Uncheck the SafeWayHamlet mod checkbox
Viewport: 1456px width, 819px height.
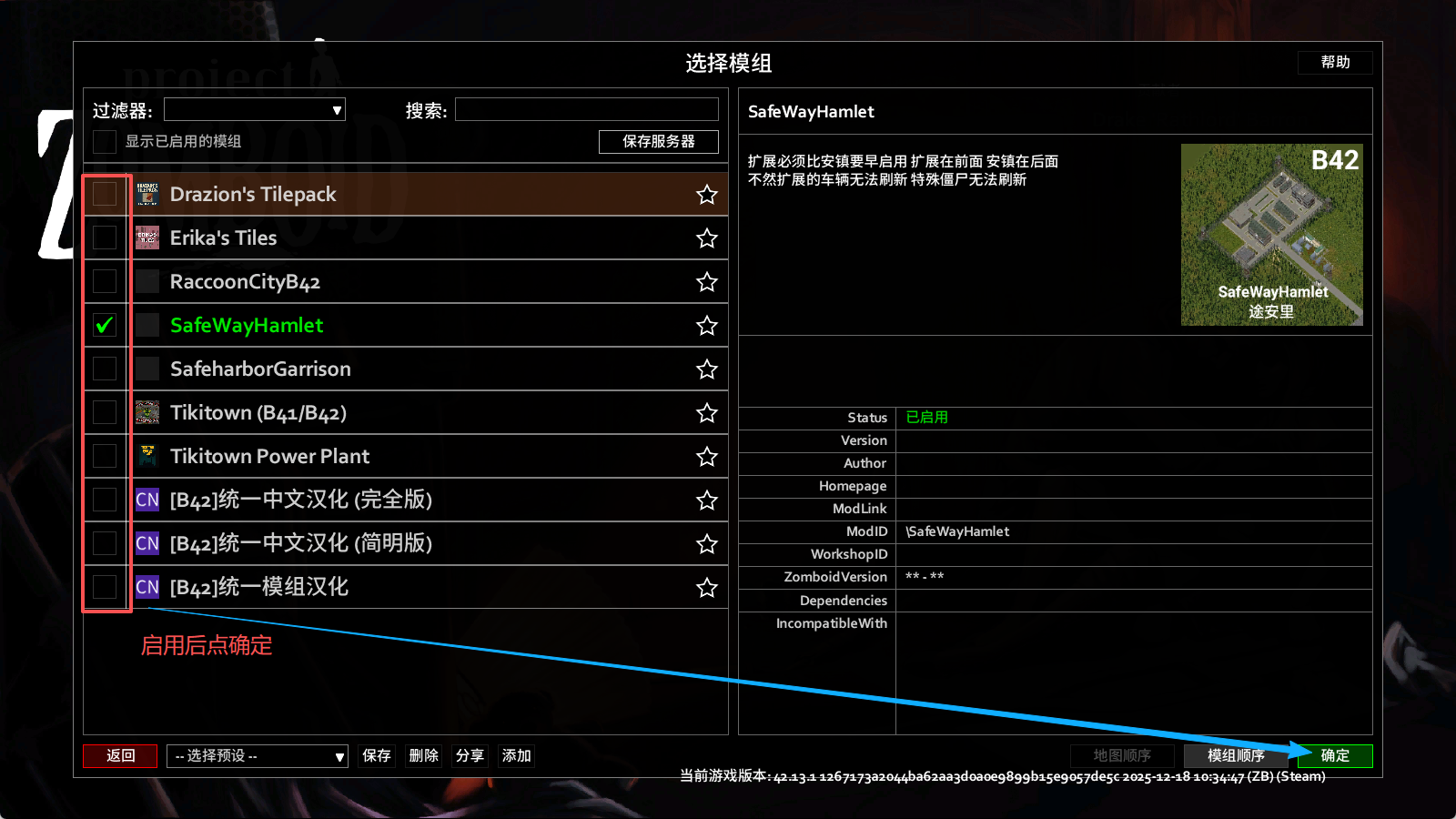[105, 325]
